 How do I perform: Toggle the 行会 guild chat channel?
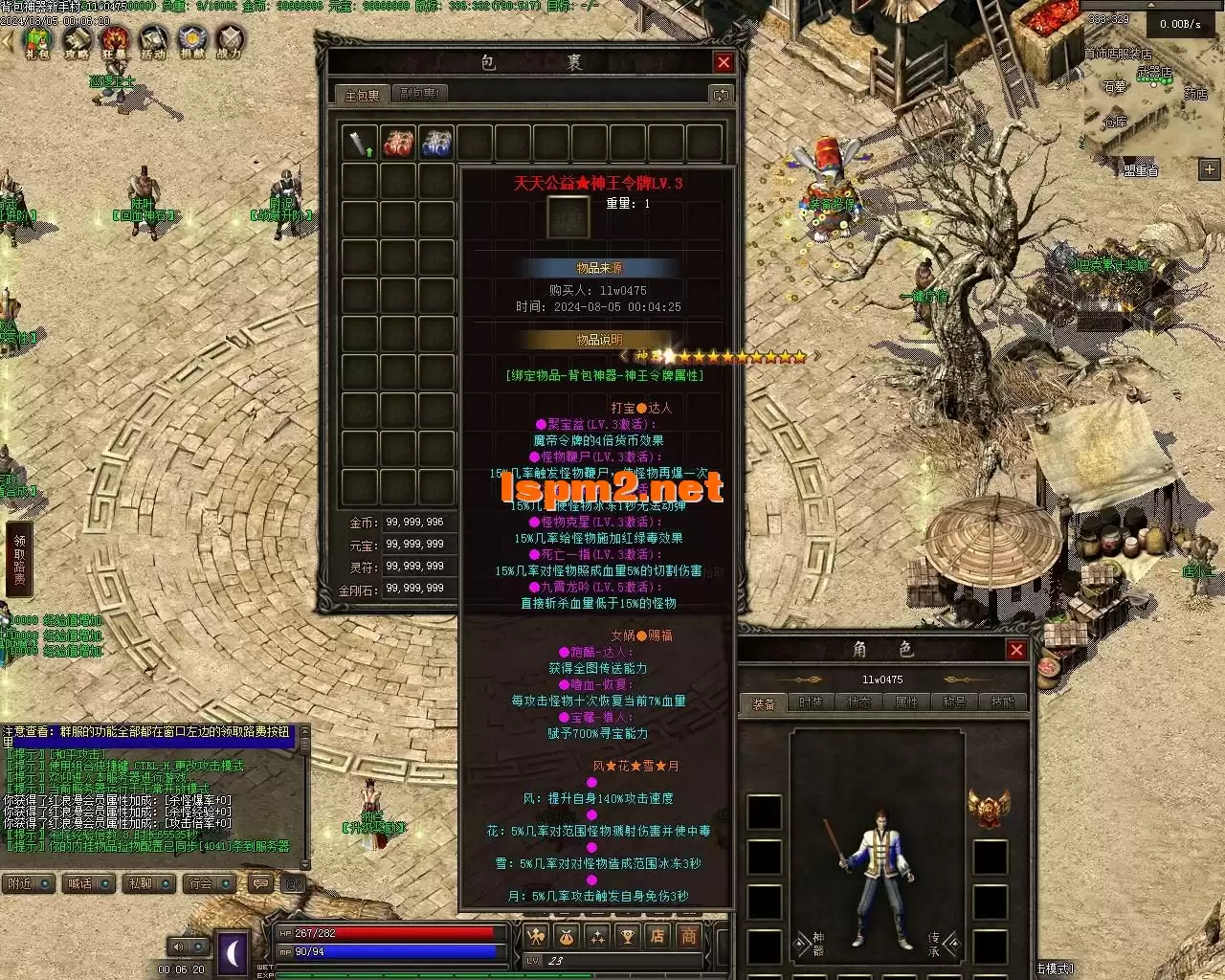[x=210, y=883]
